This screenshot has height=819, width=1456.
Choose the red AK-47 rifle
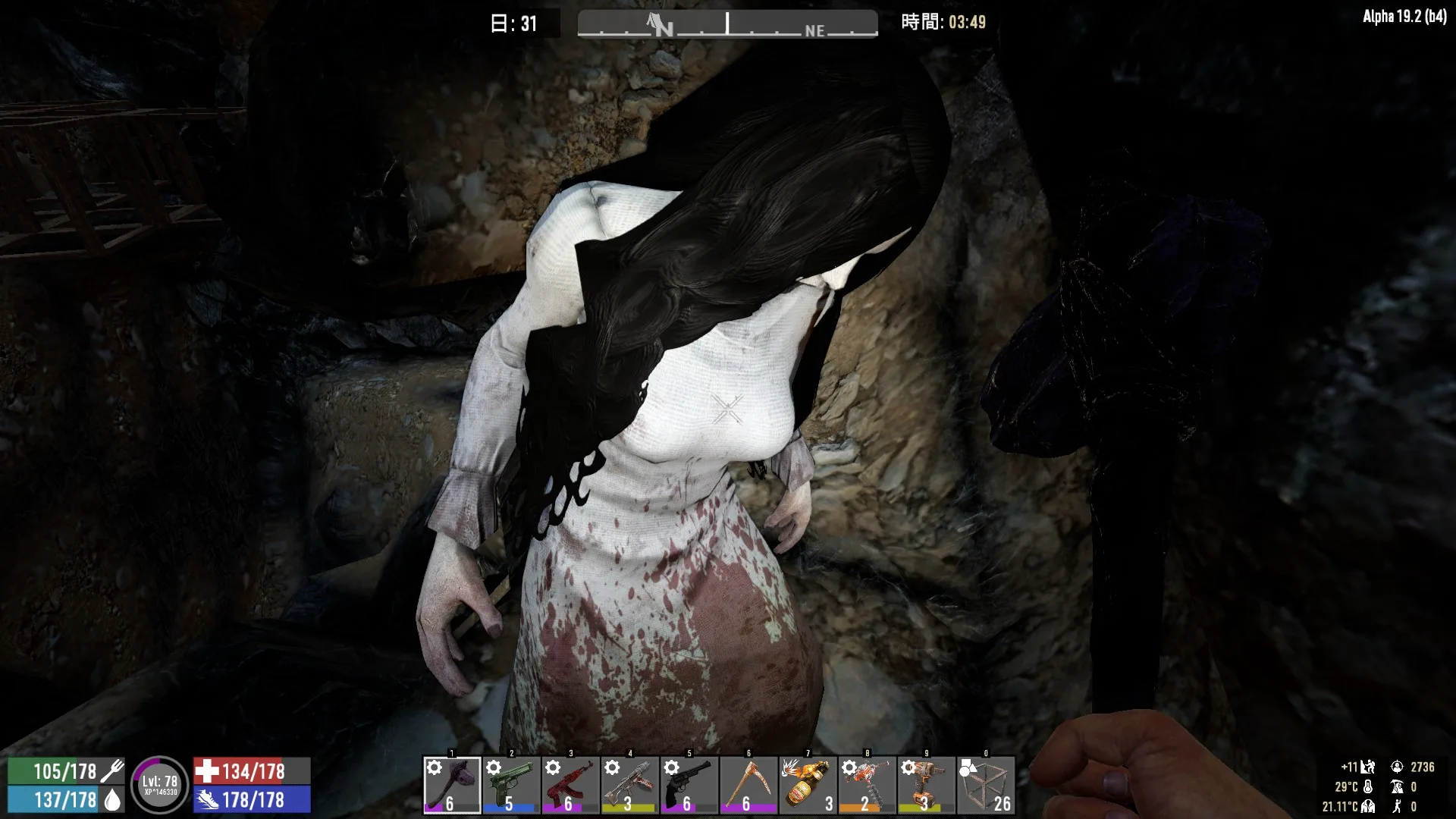pos(570,785)
